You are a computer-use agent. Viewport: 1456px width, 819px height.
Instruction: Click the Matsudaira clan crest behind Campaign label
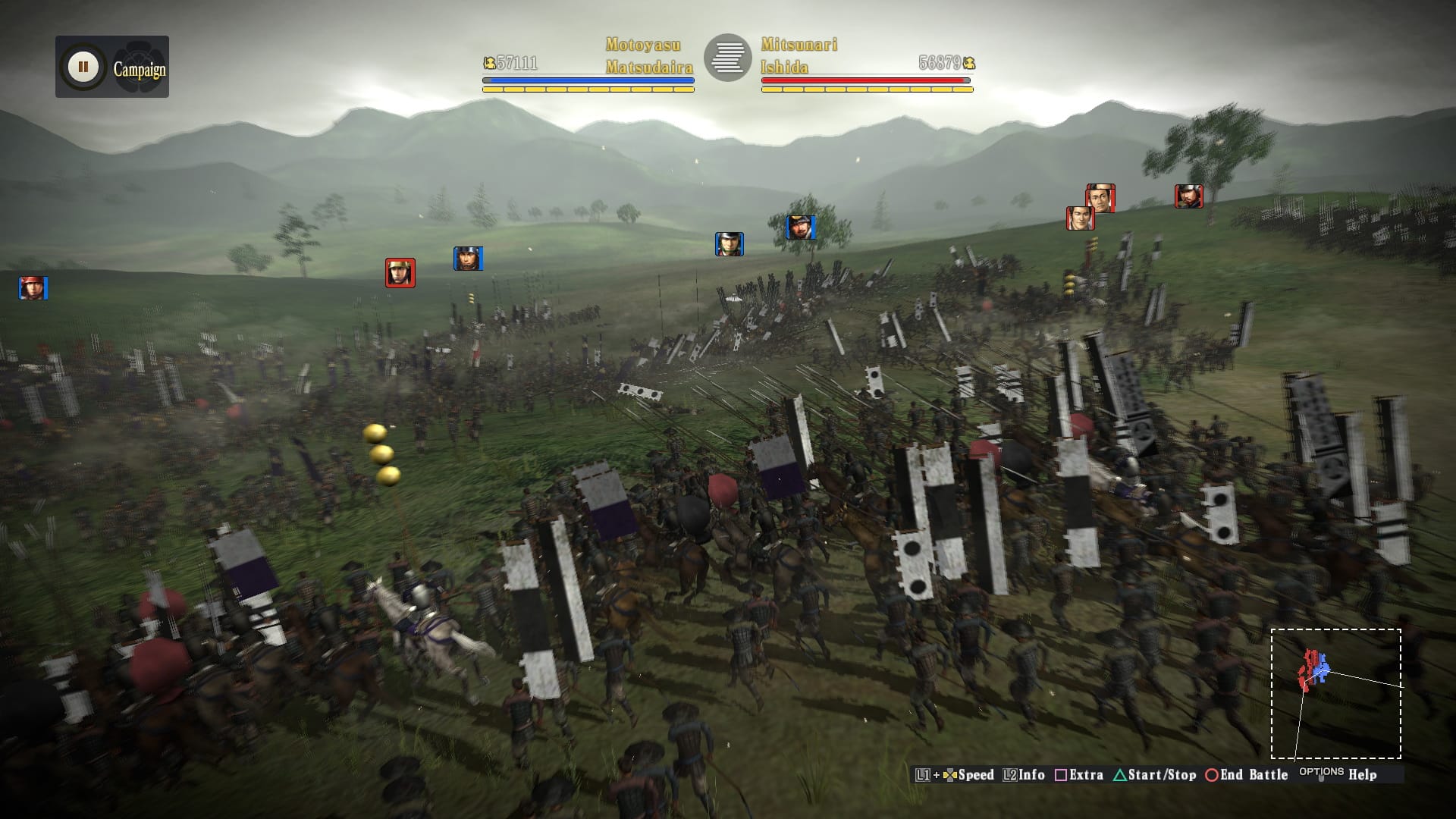tap(140, 65)
